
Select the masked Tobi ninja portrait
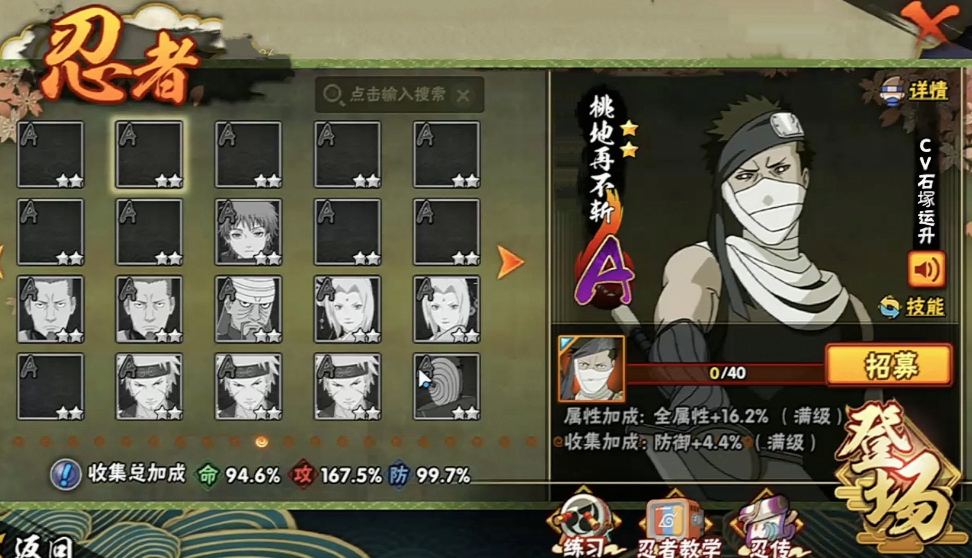(446, 385)
